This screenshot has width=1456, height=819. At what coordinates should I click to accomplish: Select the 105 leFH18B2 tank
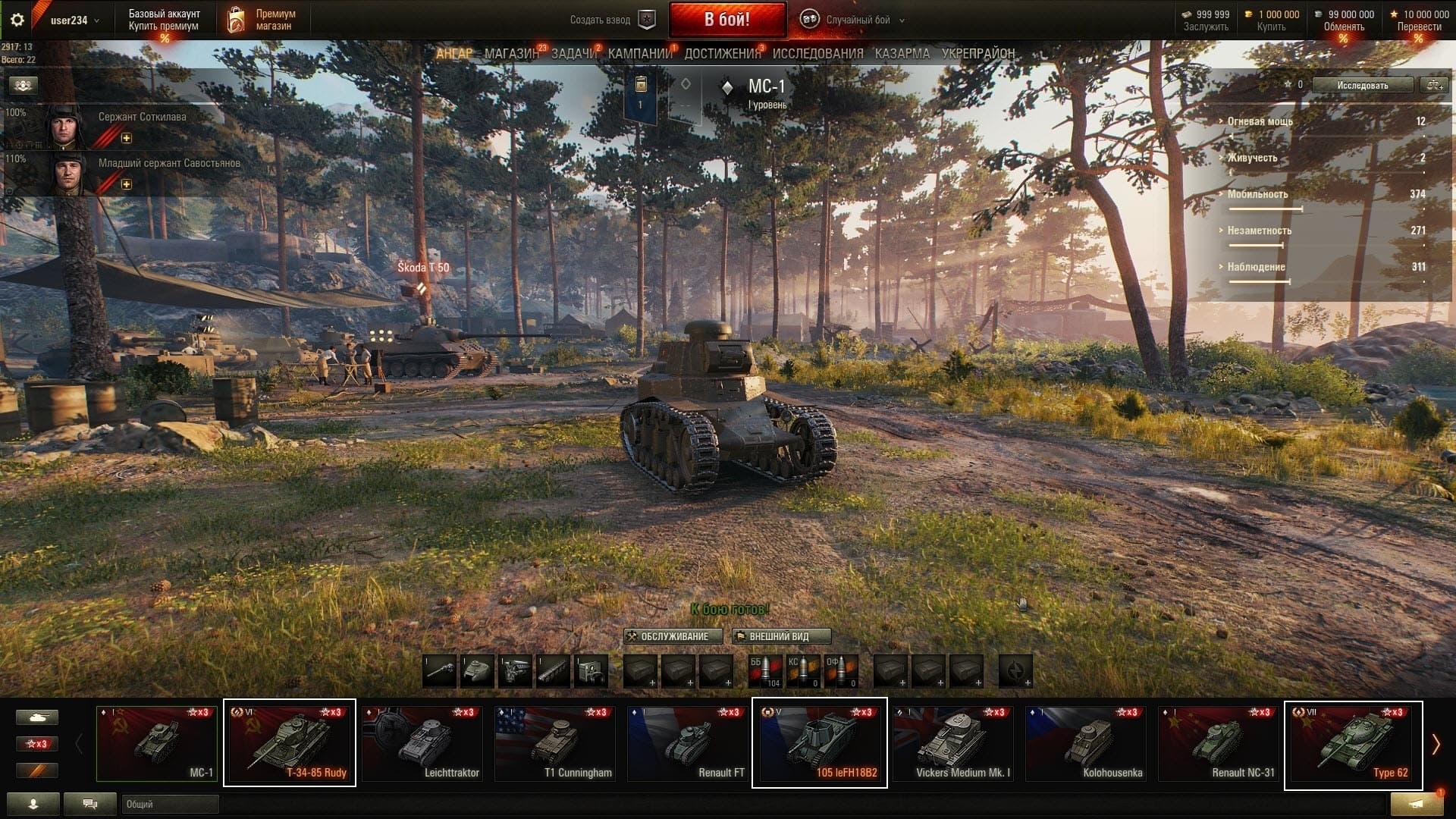819,743
